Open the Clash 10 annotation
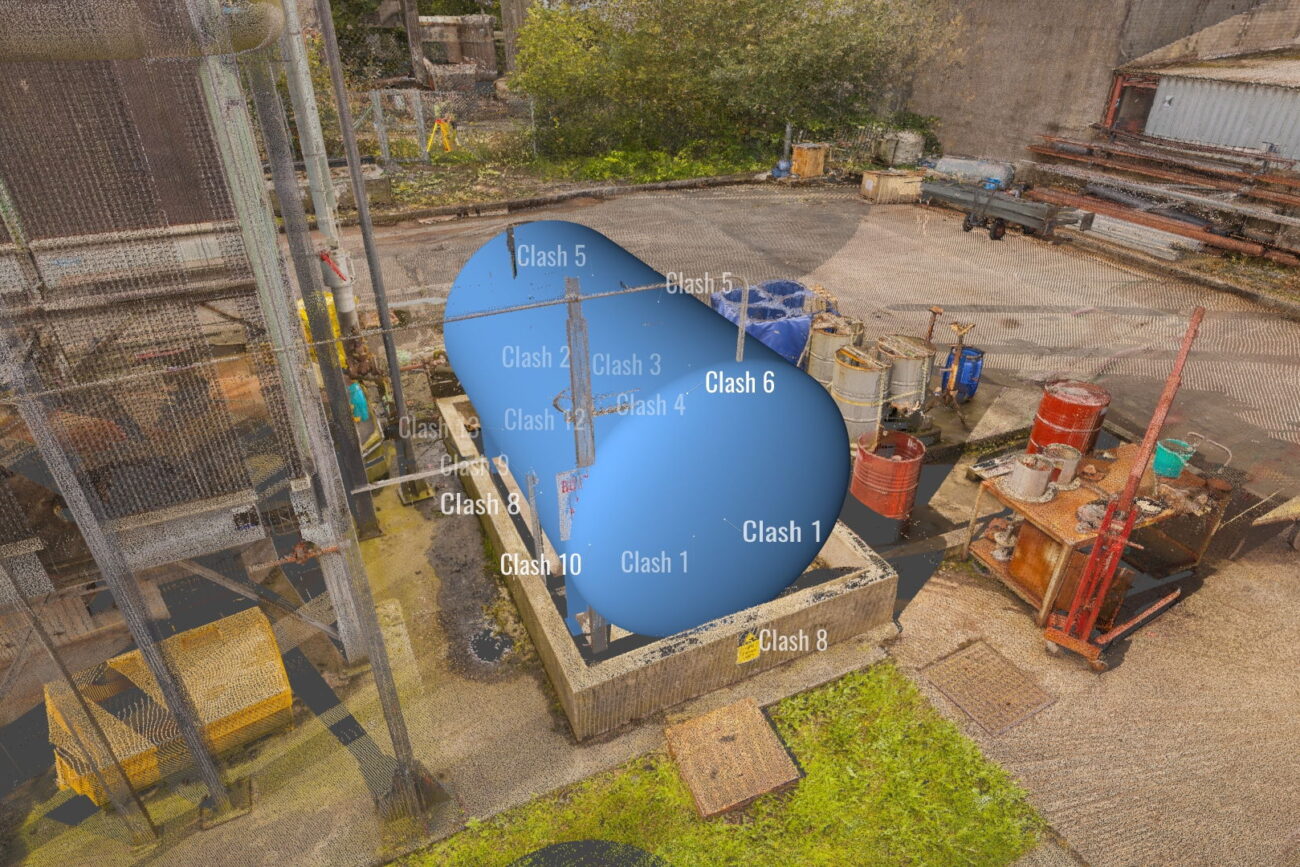The height and width of the screenshot is (867, 1300). click(x=540, y=564)
